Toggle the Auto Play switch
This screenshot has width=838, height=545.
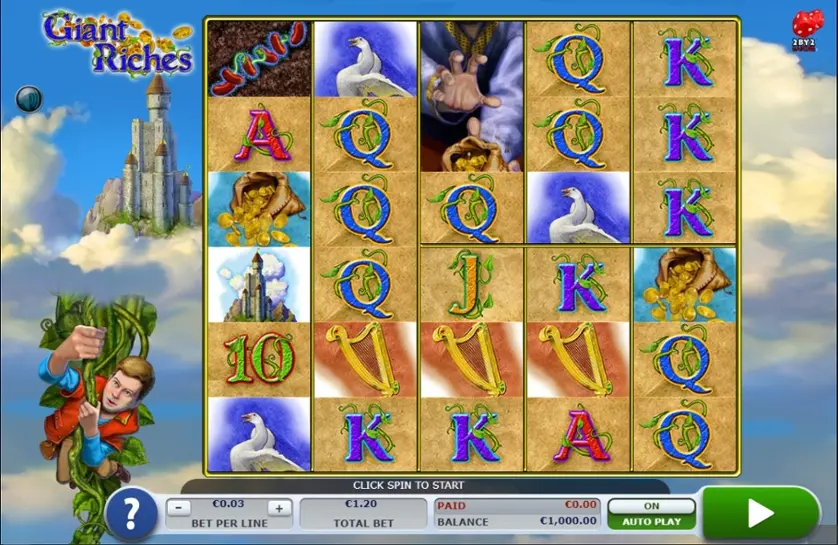(x=652, y=507)
